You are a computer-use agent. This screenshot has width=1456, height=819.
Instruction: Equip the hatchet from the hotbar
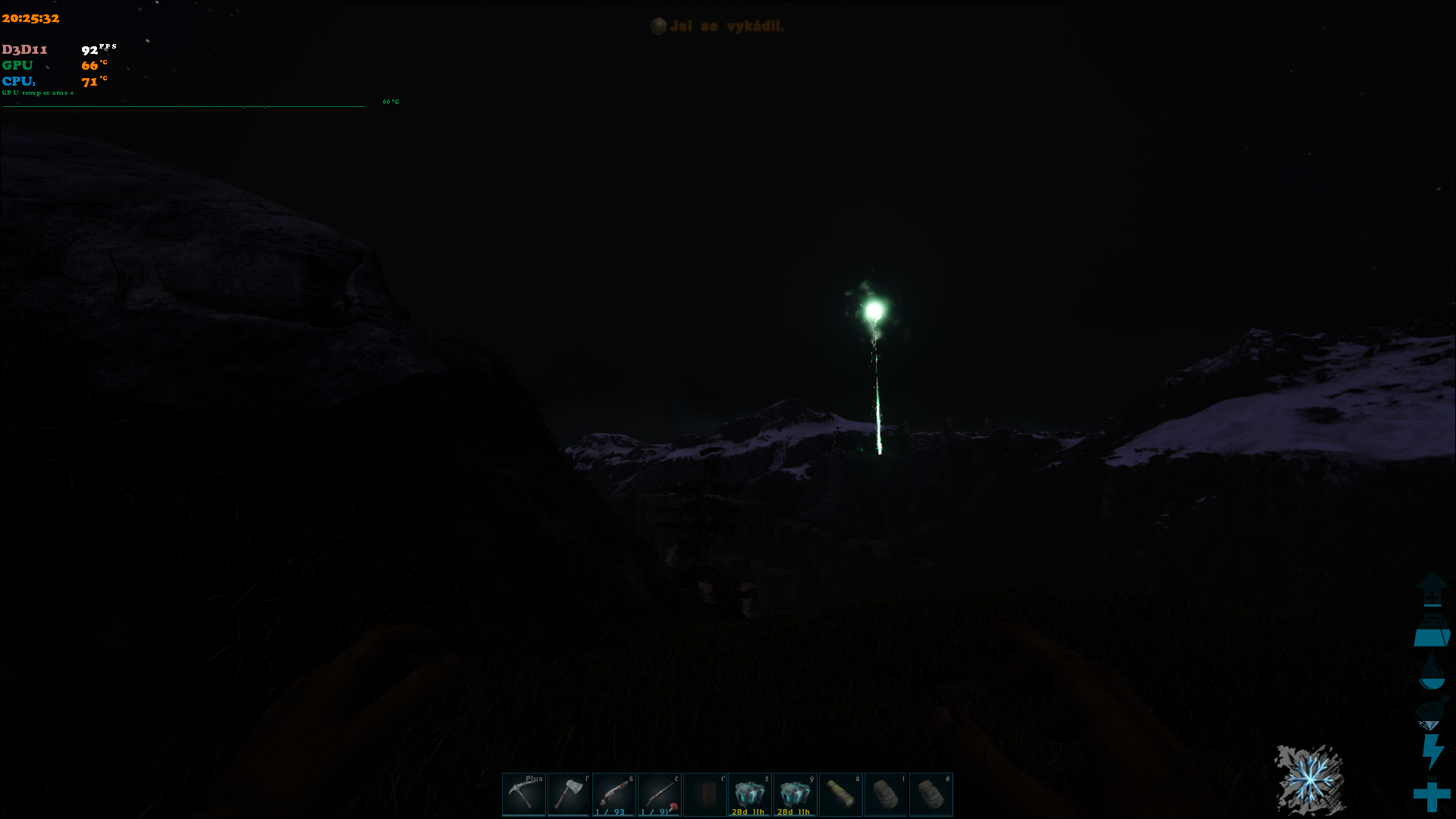(569, 794)
